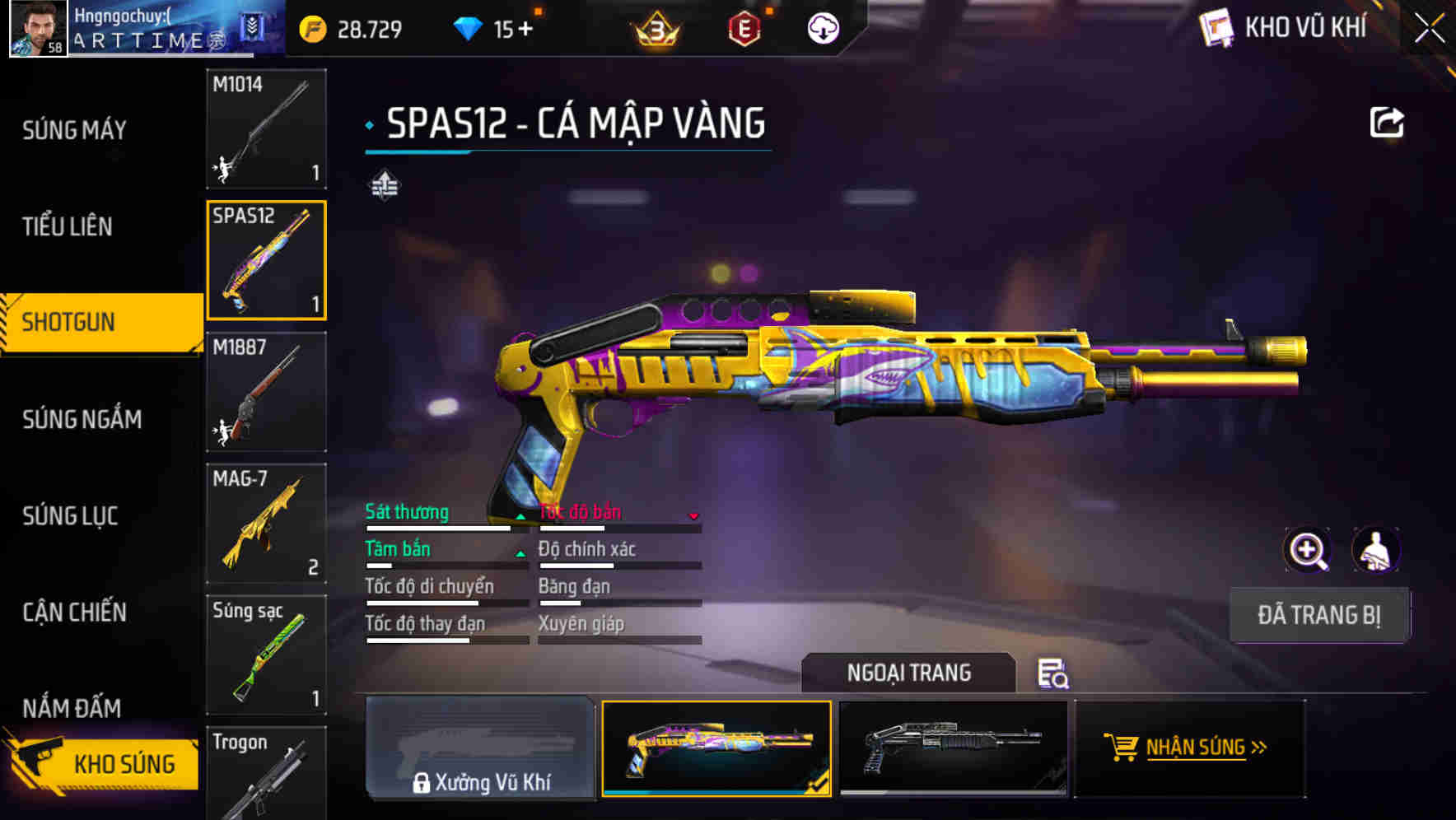Open the TIỂU LIÊN weapon category
The image size is (1456, 820).
click(68, 226)
